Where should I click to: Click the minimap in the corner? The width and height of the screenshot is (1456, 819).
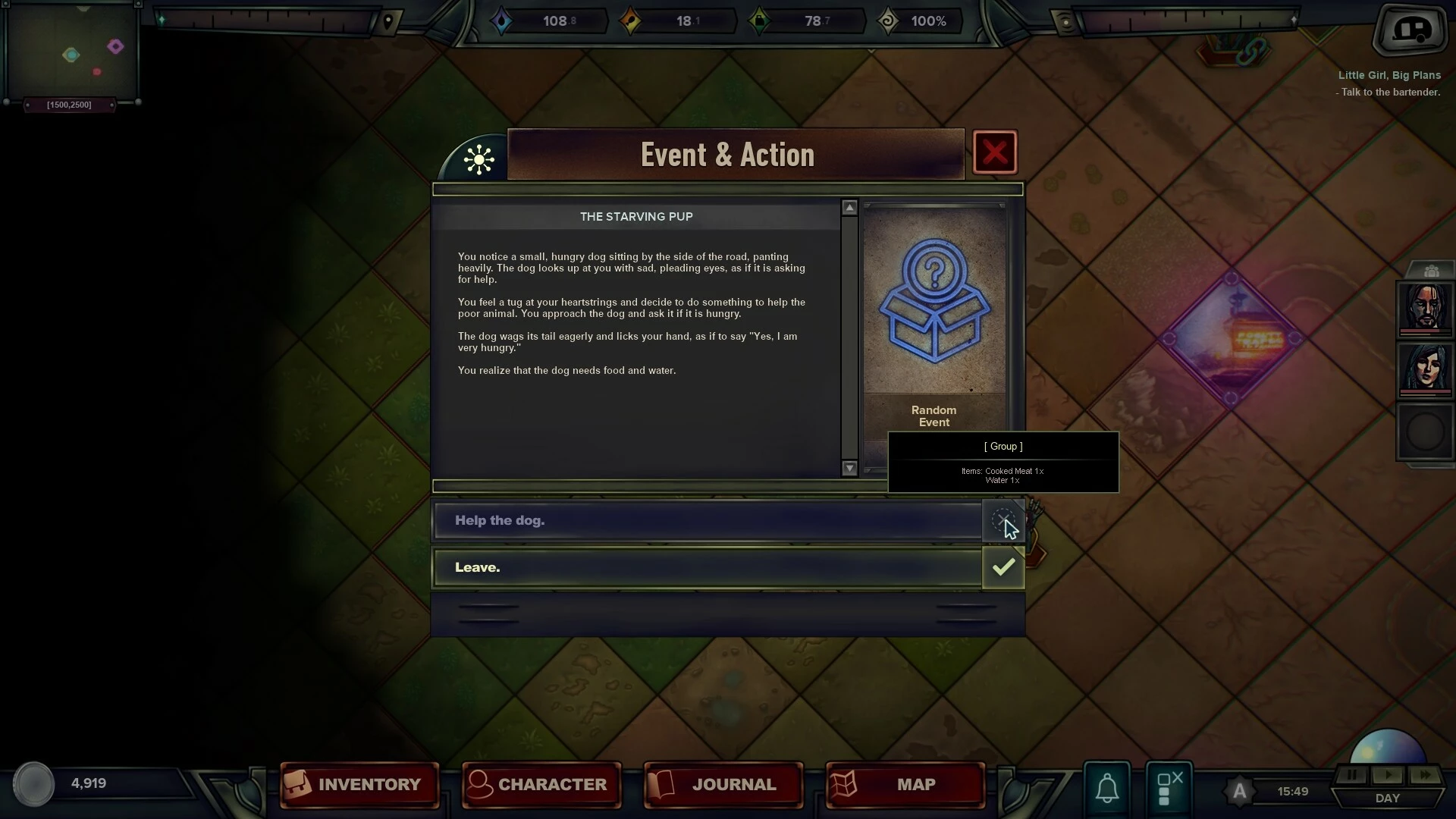click(71, 52)
